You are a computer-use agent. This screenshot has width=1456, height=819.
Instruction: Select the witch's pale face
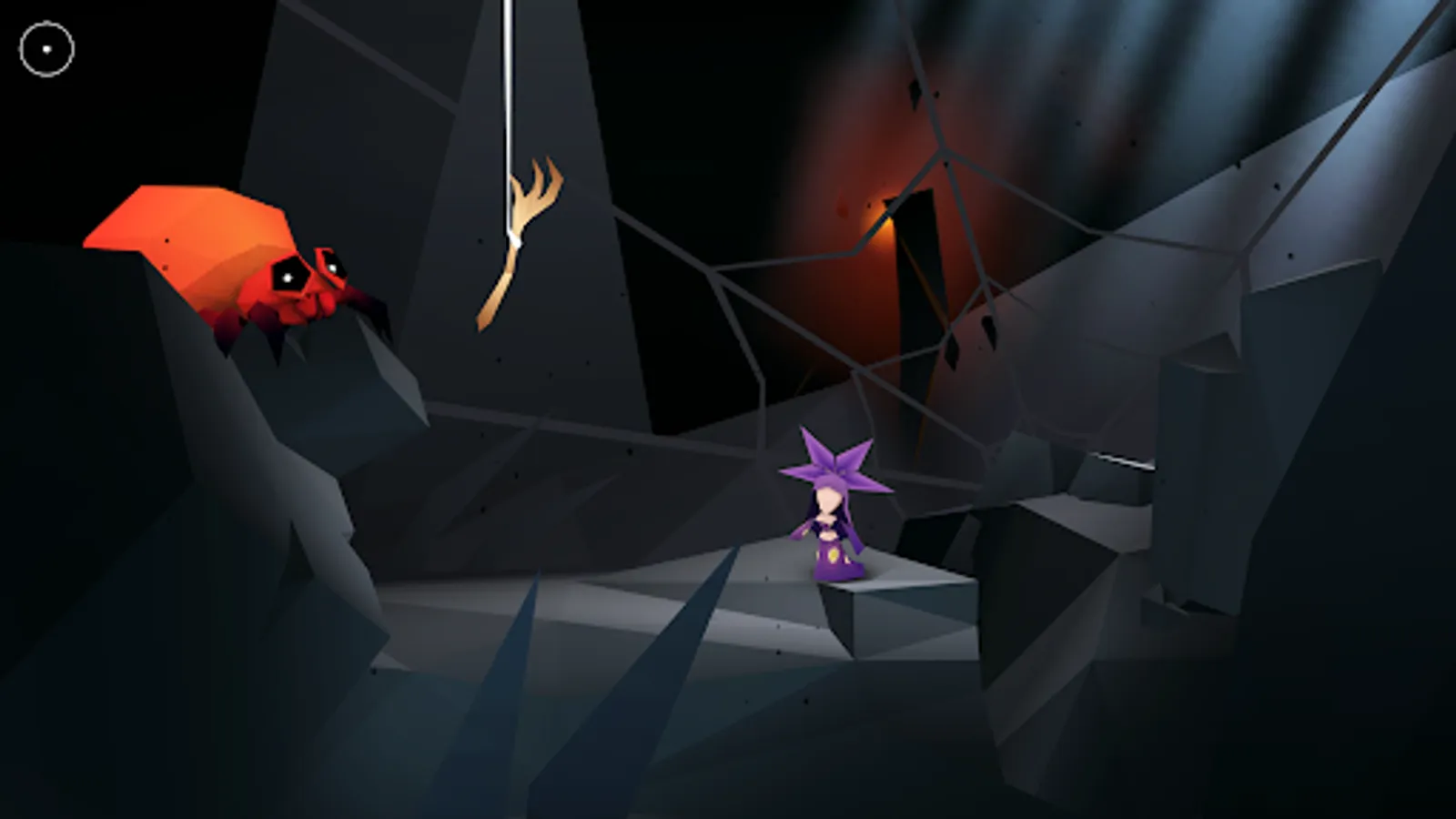(830, 499)
